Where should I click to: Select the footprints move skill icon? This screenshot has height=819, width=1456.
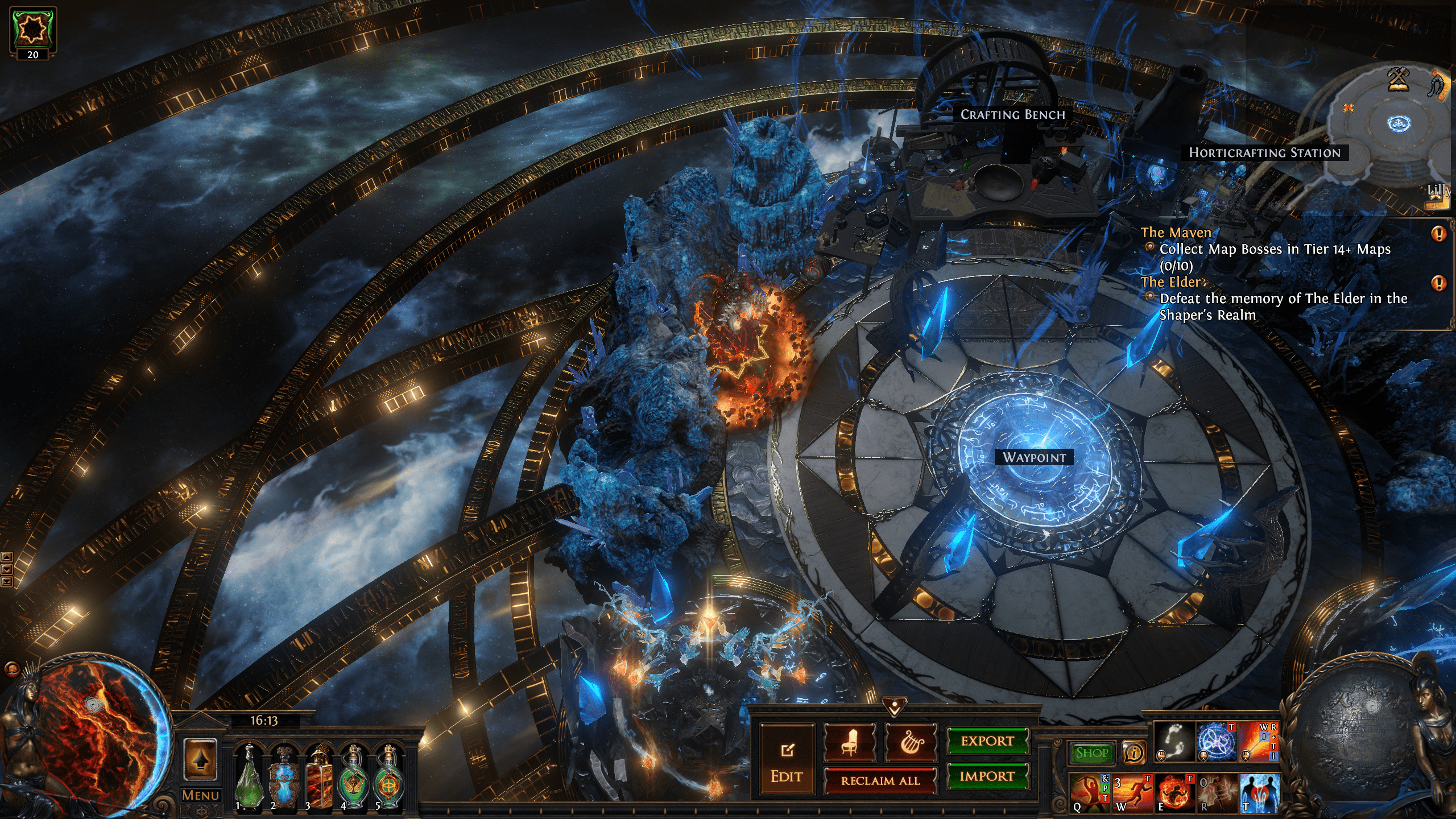1174,742
